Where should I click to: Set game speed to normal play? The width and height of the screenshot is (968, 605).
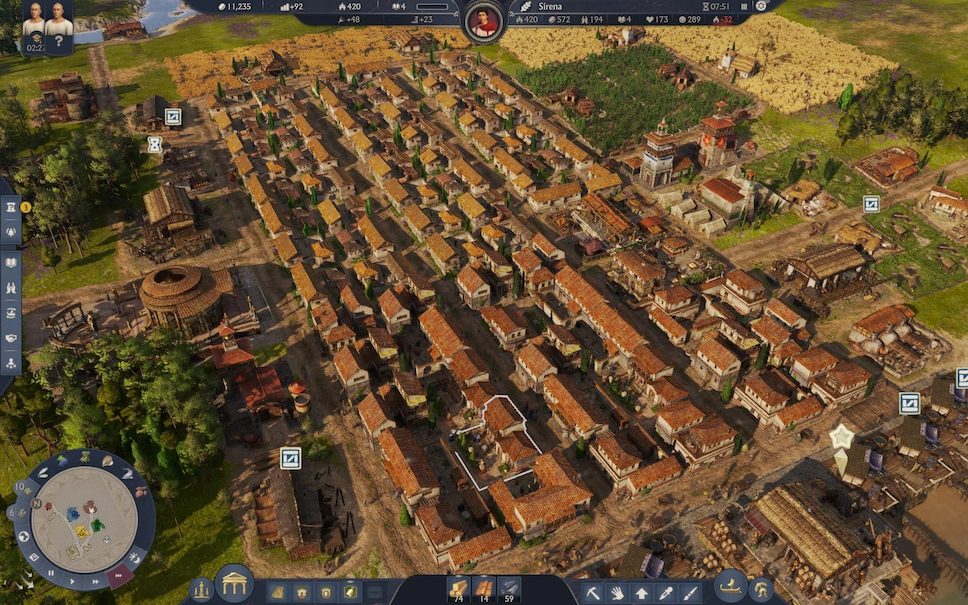74,579
